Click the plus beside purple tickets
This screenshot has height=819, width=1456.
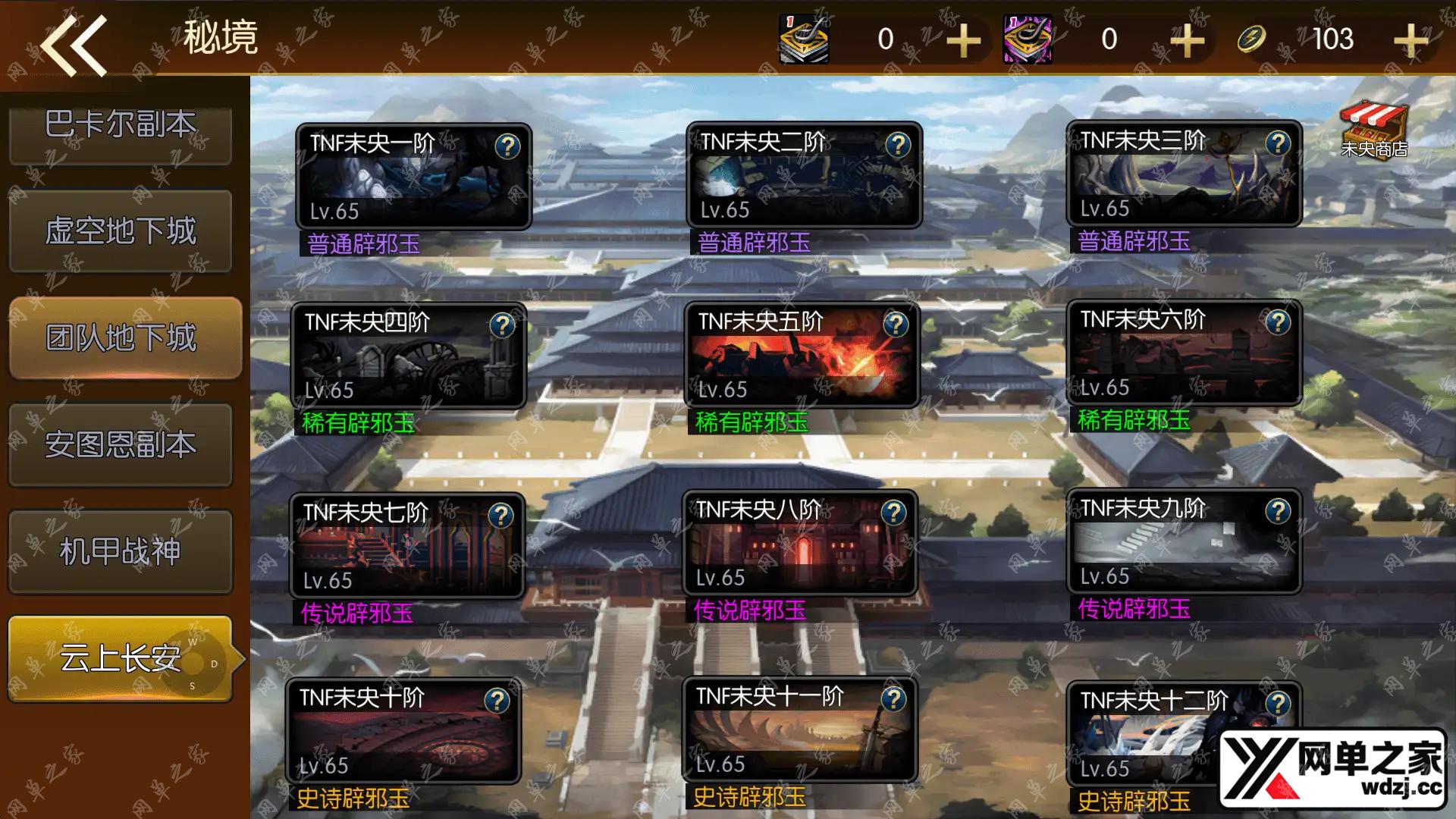click(x=1186, y=39)
